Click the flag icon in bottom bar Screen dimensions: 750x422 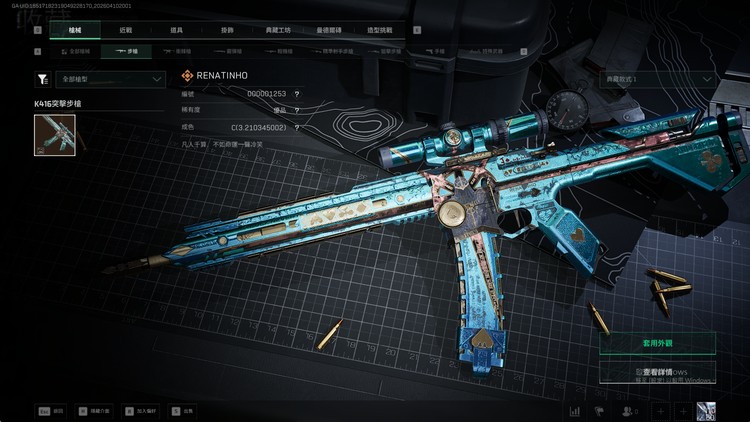point(600,411)
